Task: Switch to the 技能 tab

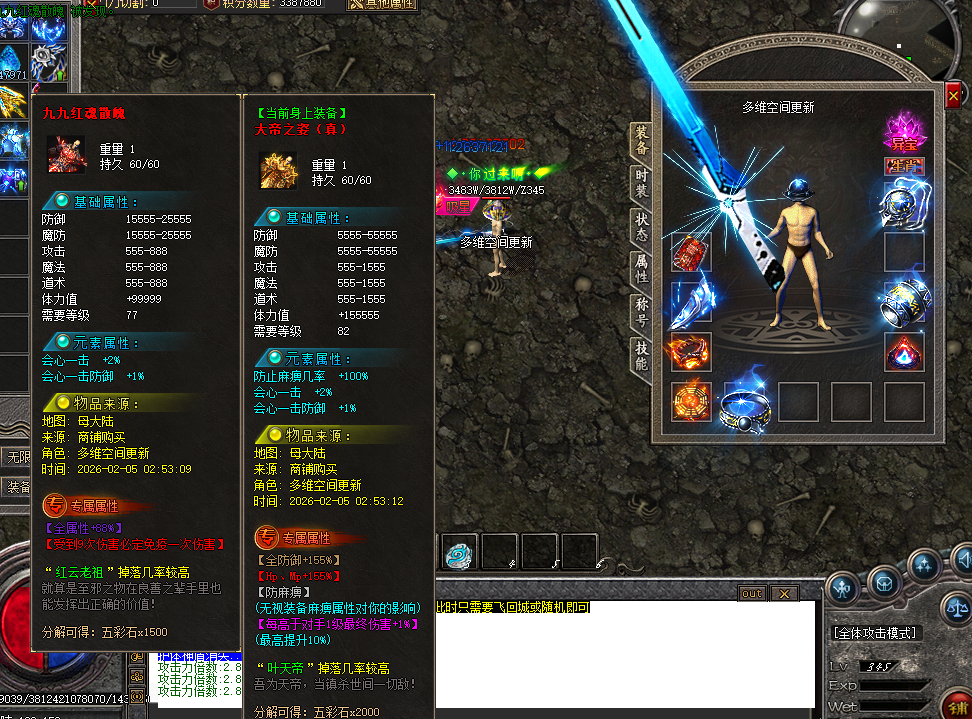Action: (641, 354)
